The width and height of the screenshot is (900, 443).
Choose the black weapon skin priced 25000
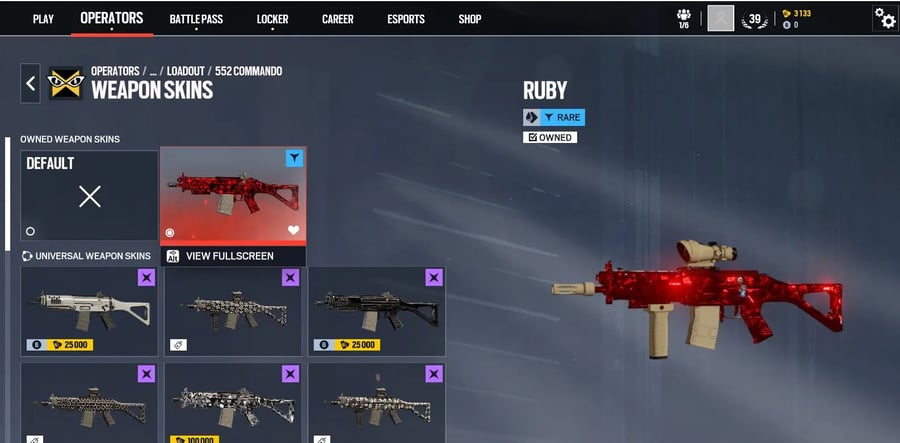(x=376, y=311)
